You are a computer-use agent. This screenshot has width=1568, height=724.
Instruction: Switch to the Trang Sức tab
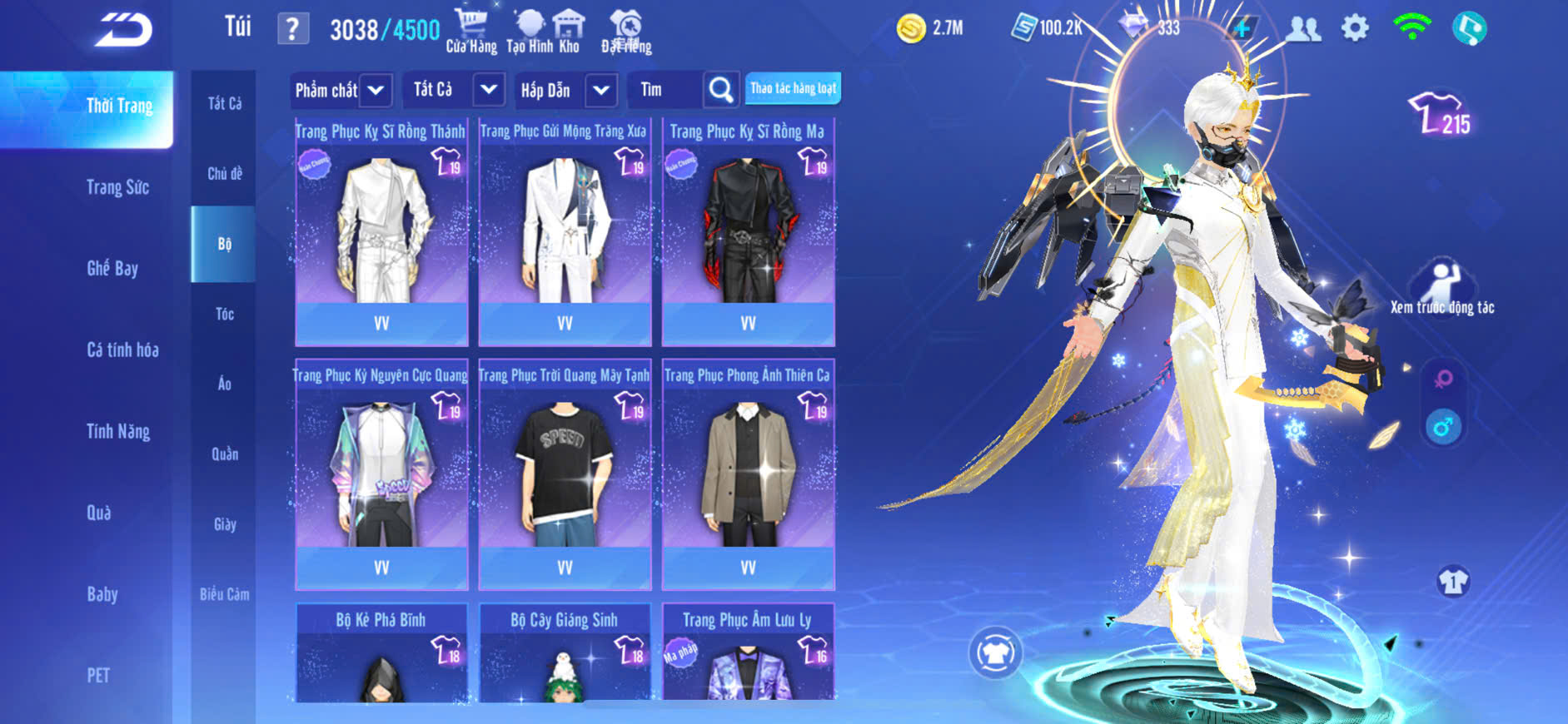tap(117, 187)
